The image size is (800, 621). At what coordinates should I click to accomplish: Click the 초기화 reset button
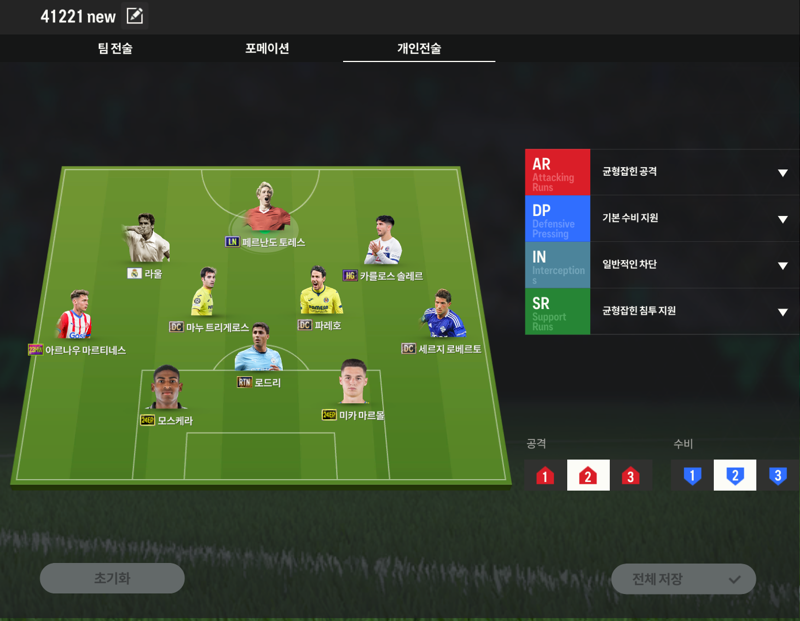(112, 578)
